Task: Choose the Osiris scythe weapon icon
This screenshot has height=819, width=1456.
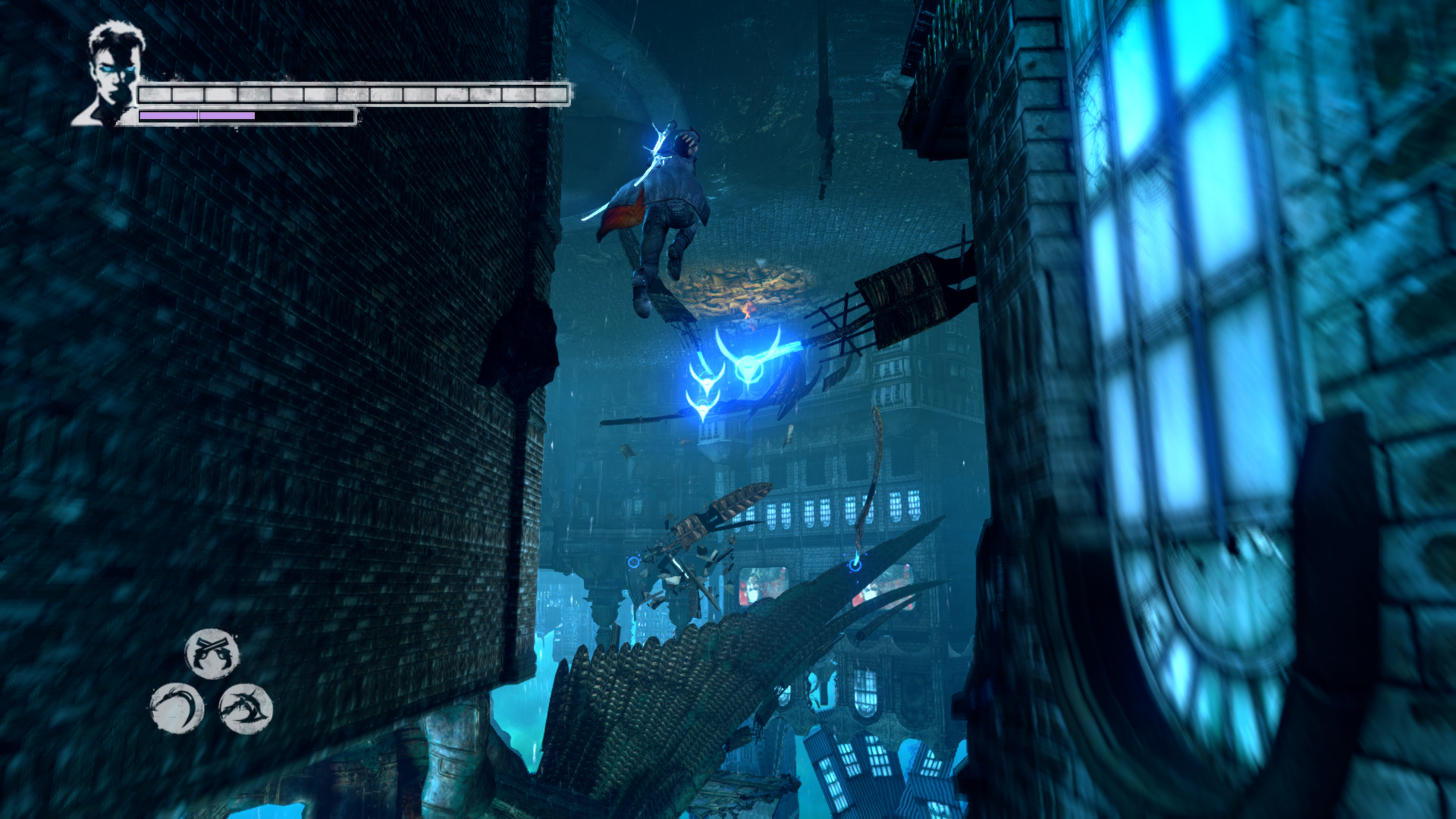Action: (x=177, y=709)
